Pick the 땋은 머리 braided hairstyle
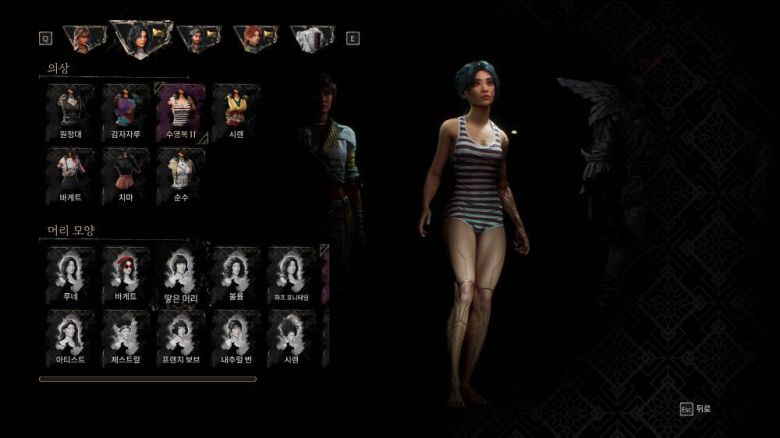The width and height of the screenshot is (780, 438). click(181, 273)
